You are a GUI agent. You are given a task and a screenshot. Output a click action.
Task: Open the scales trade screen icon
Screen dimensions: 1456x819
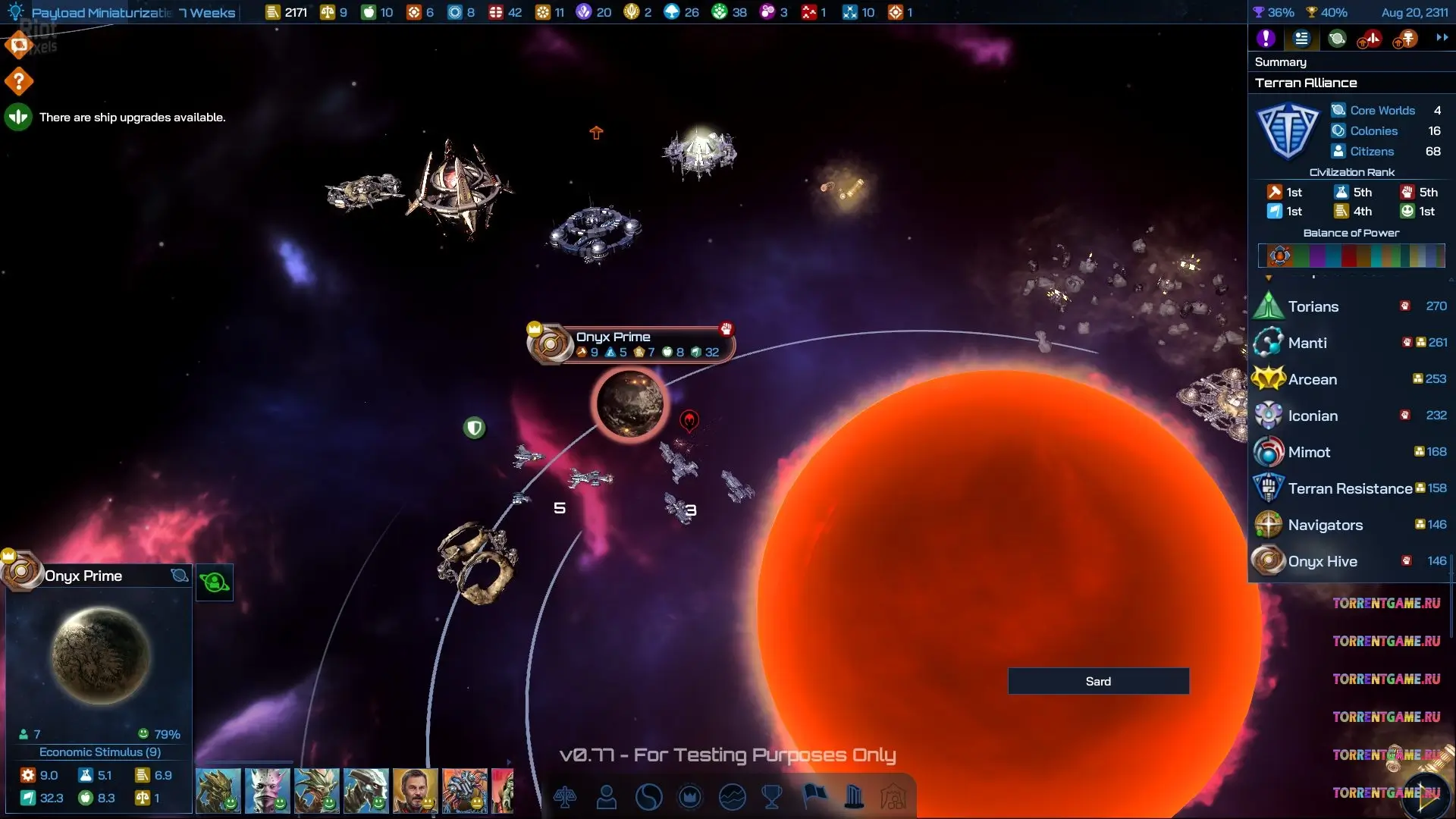tap(565, 797)
